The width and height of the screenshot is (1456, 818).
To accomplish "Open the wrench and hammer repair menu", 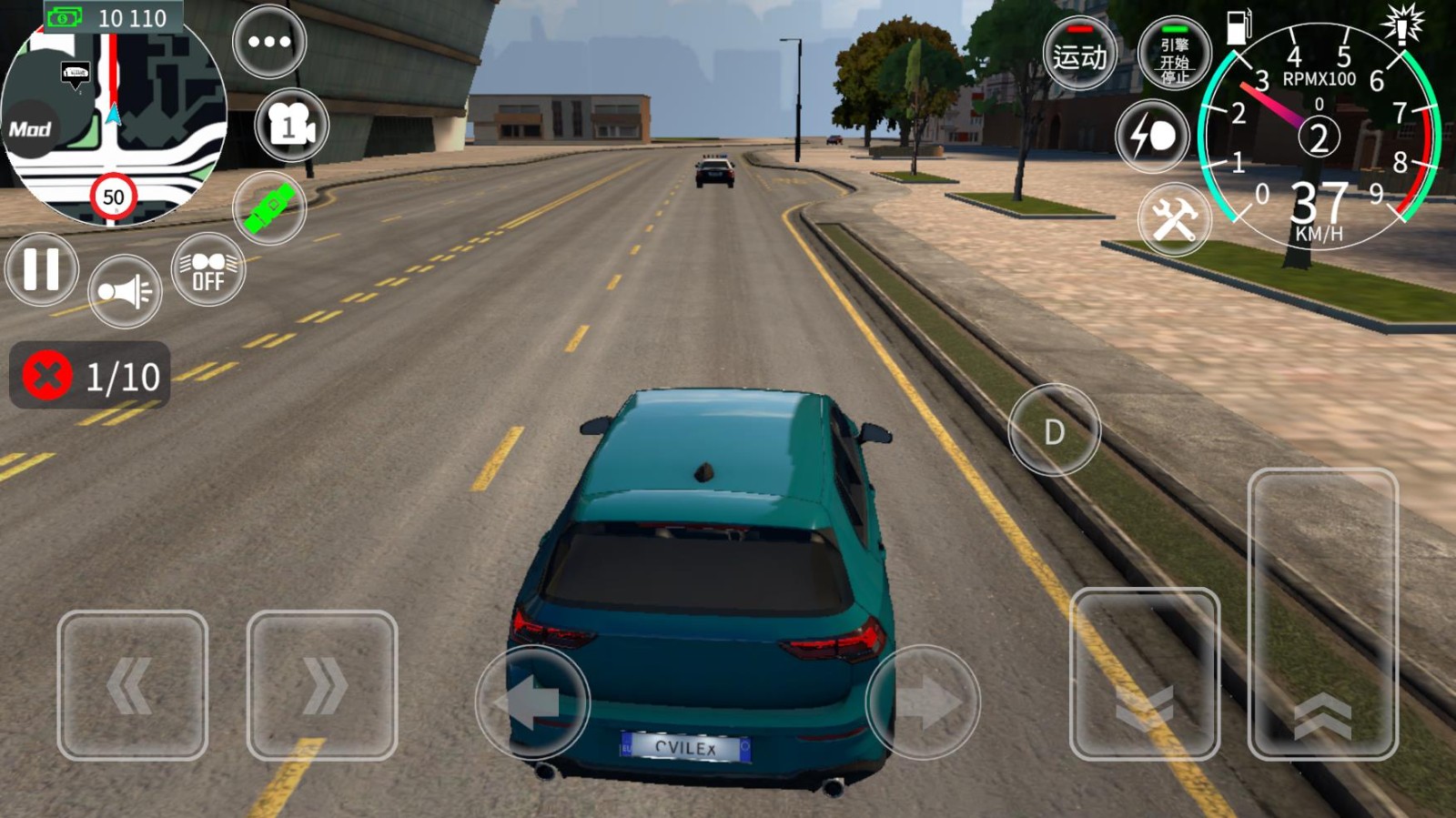I will coord(1174,219).
